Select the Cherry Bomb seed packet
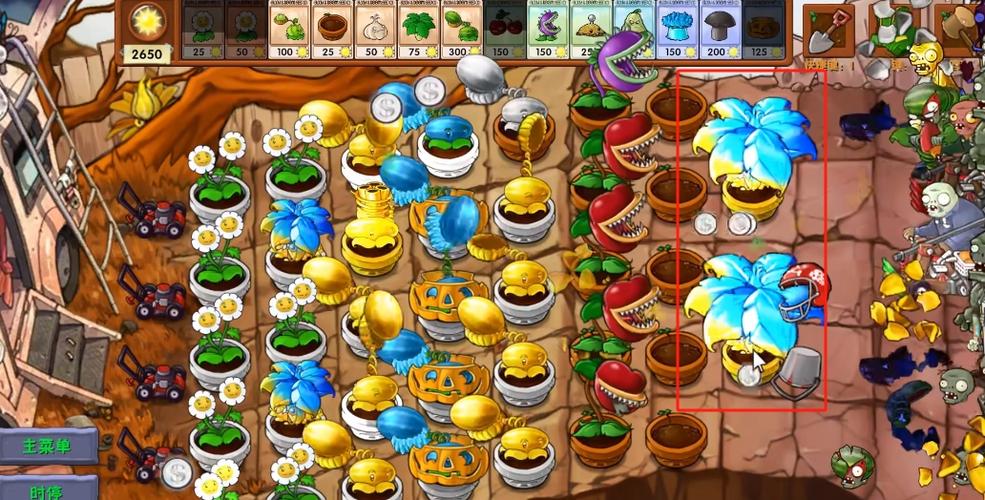 (x=504, y=30)
